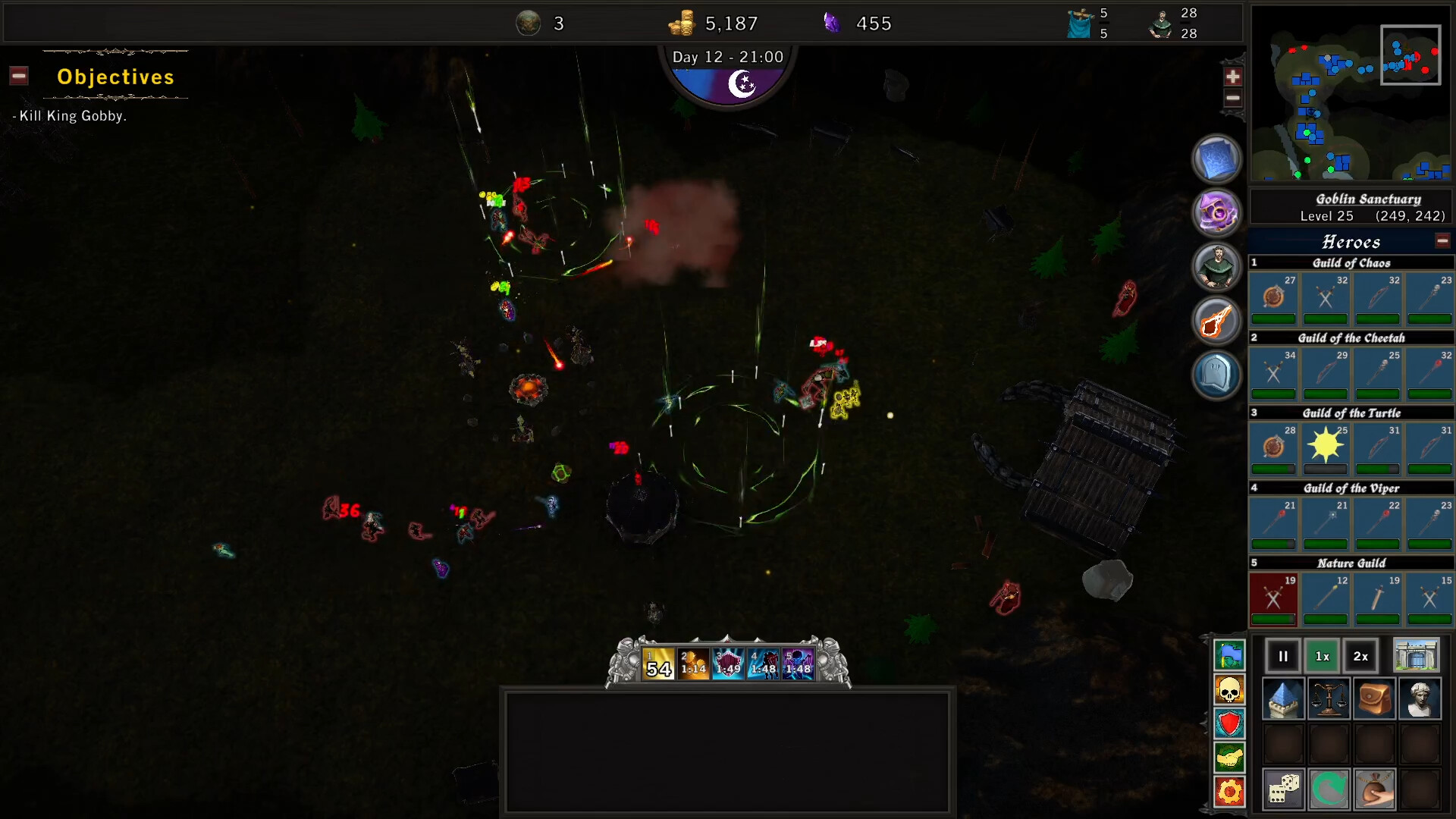Collapse the Heroes panel
The height and width of the screenshot is (819, 1456).
pos(1442,240)
